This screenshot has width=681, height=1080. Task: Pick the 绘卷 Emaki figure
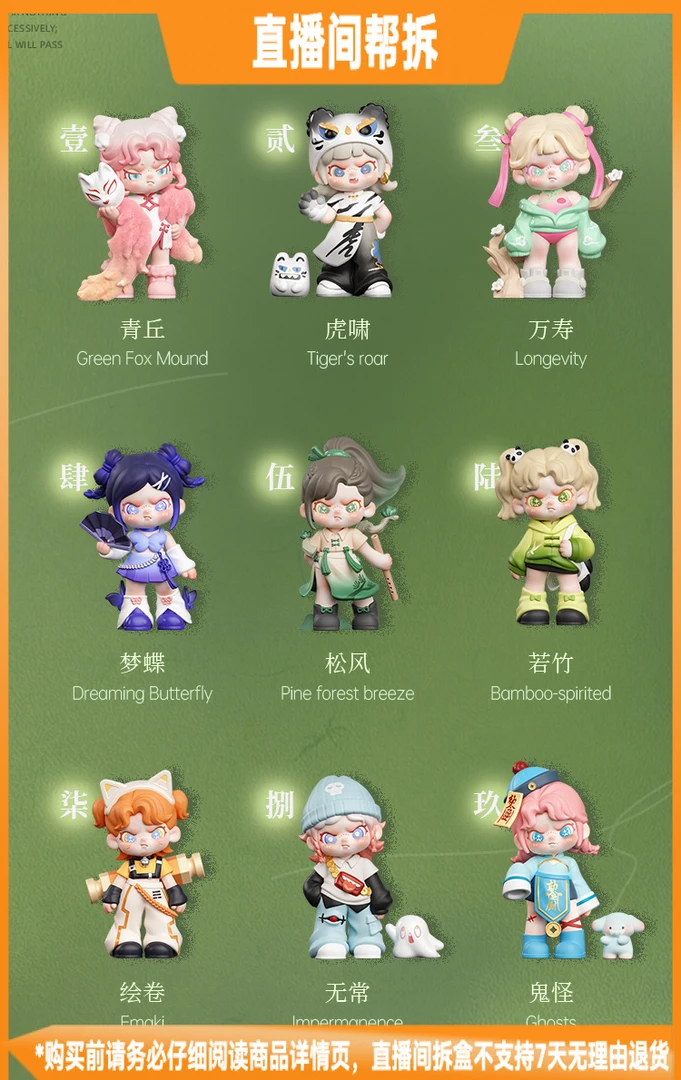(144, 865)
